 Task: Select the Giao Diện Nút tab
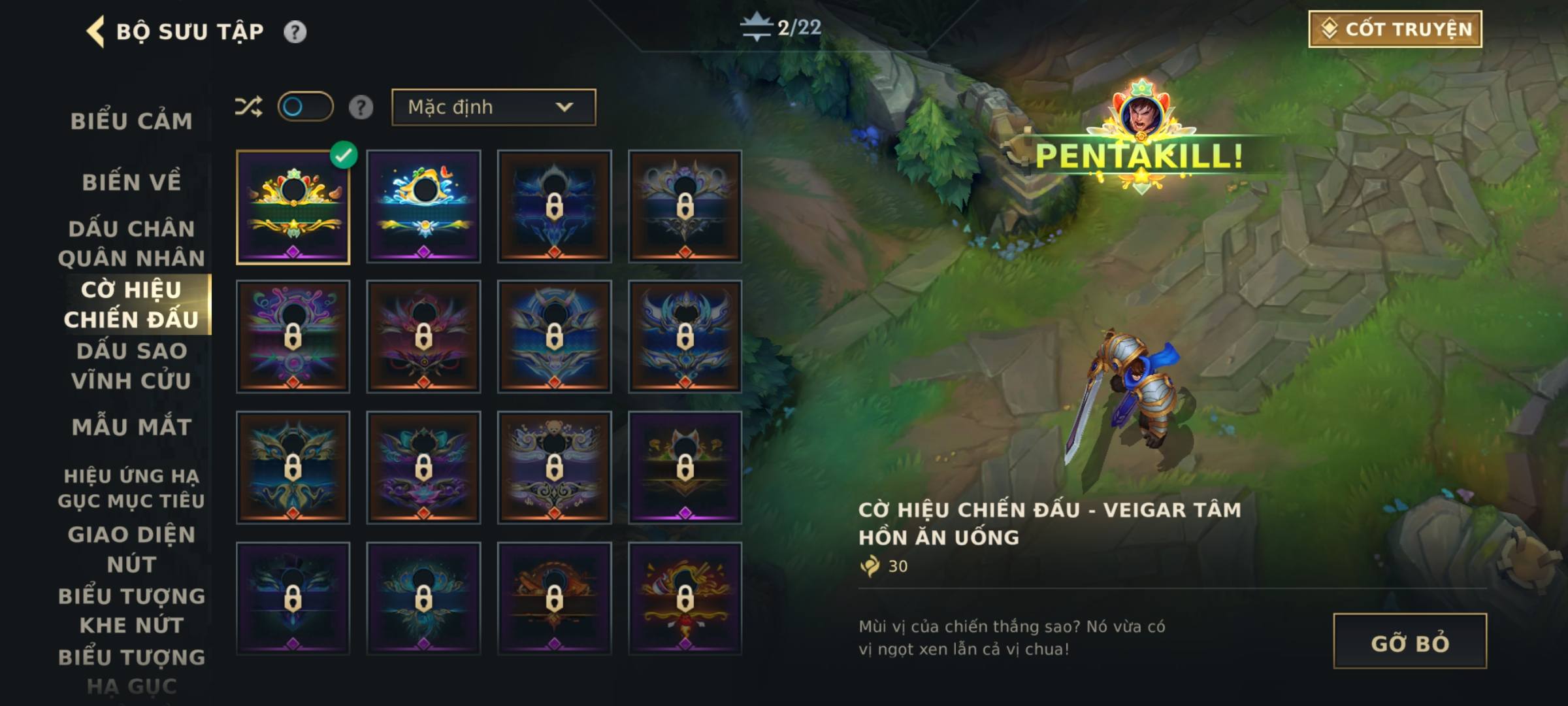[131, 549]
